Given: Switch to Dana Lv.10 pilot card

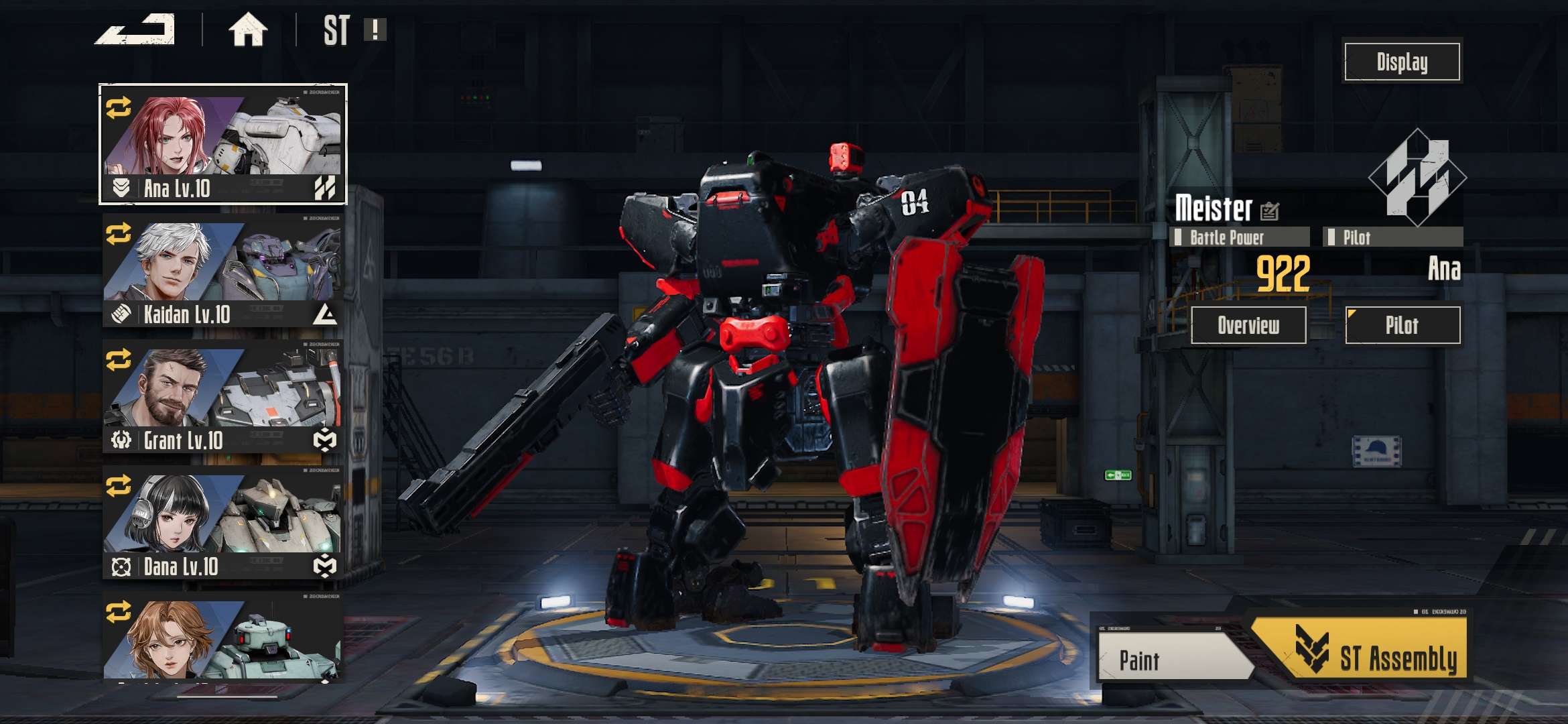Looking at the screenshot, I should point(223,522).
